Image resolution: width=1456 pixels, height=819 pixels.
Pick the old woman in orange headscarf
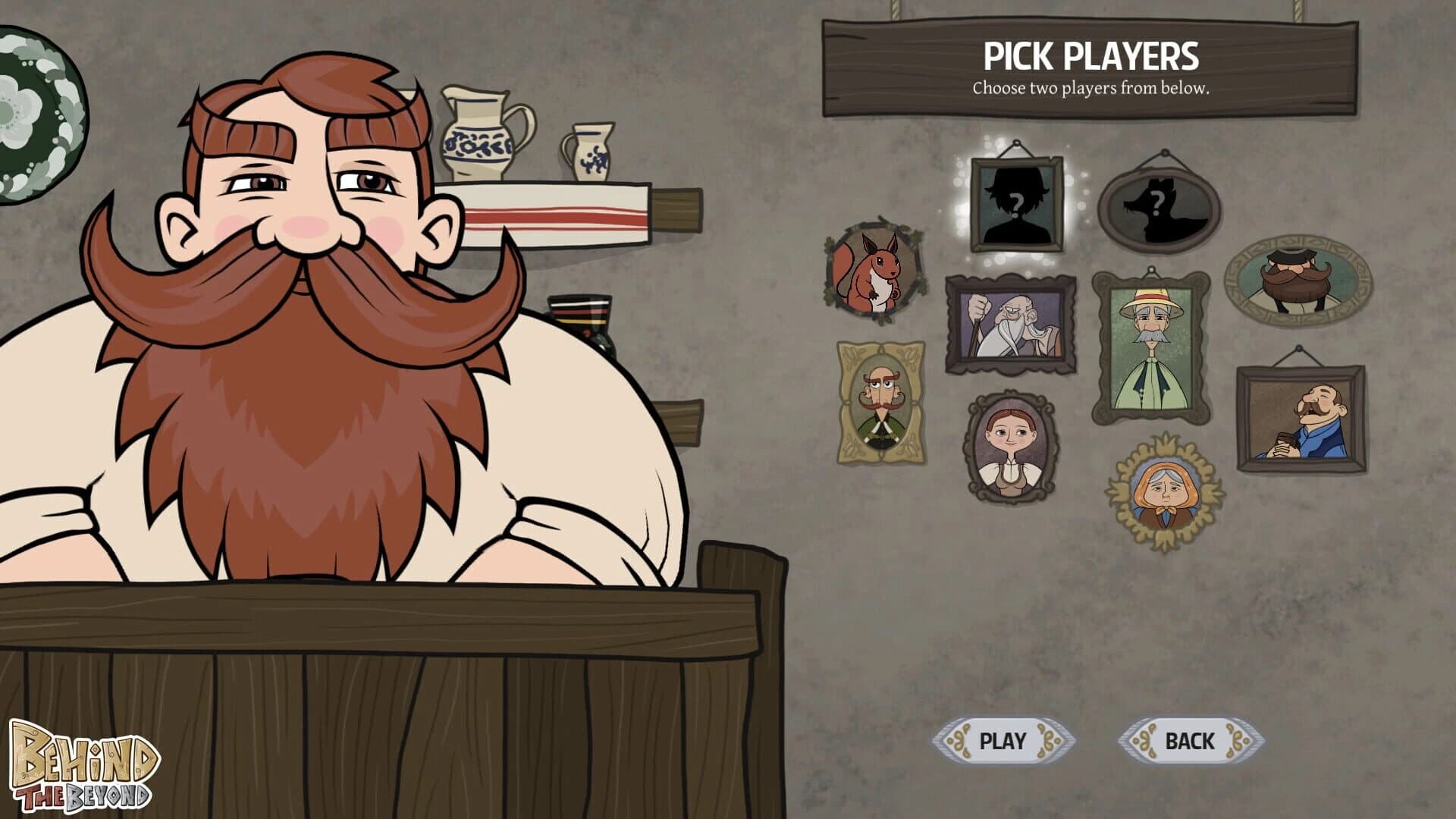coord(1164,494)
